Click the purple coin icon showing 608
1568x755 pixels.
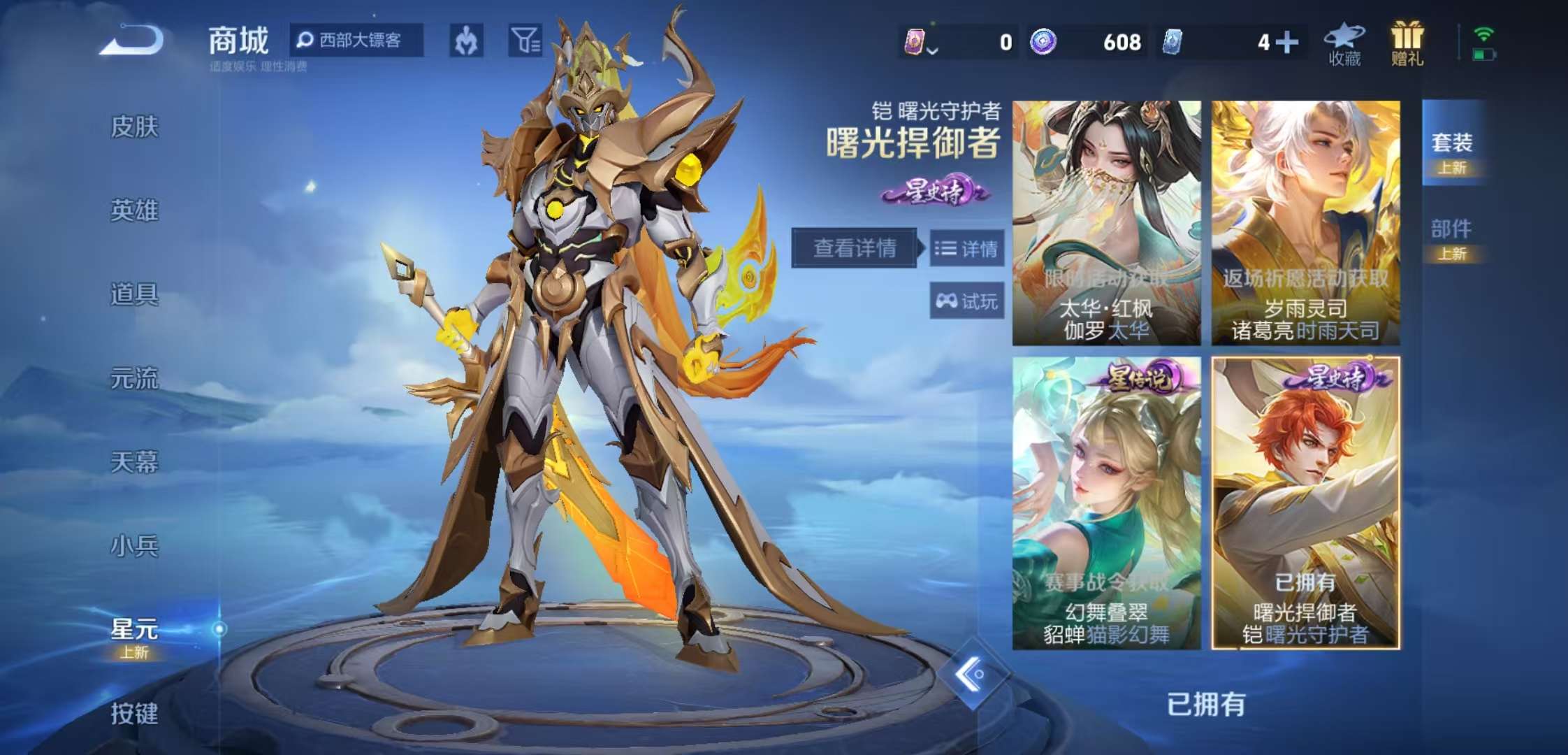pyautogui.click(x=1043, y=42)
